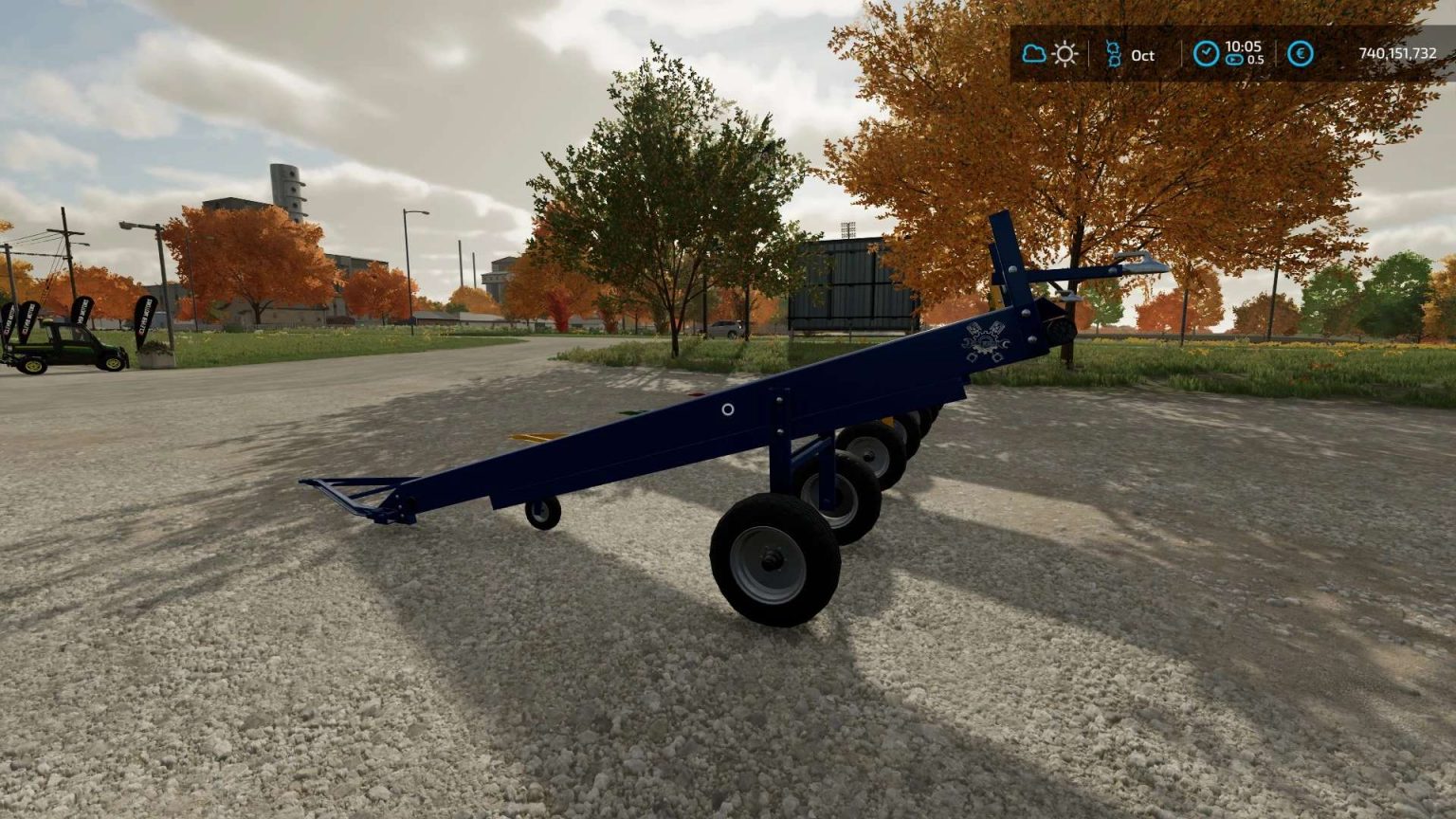Click the 10:05 time display
Viewport: 1456px width, 819px height.
coord(1244,47)
